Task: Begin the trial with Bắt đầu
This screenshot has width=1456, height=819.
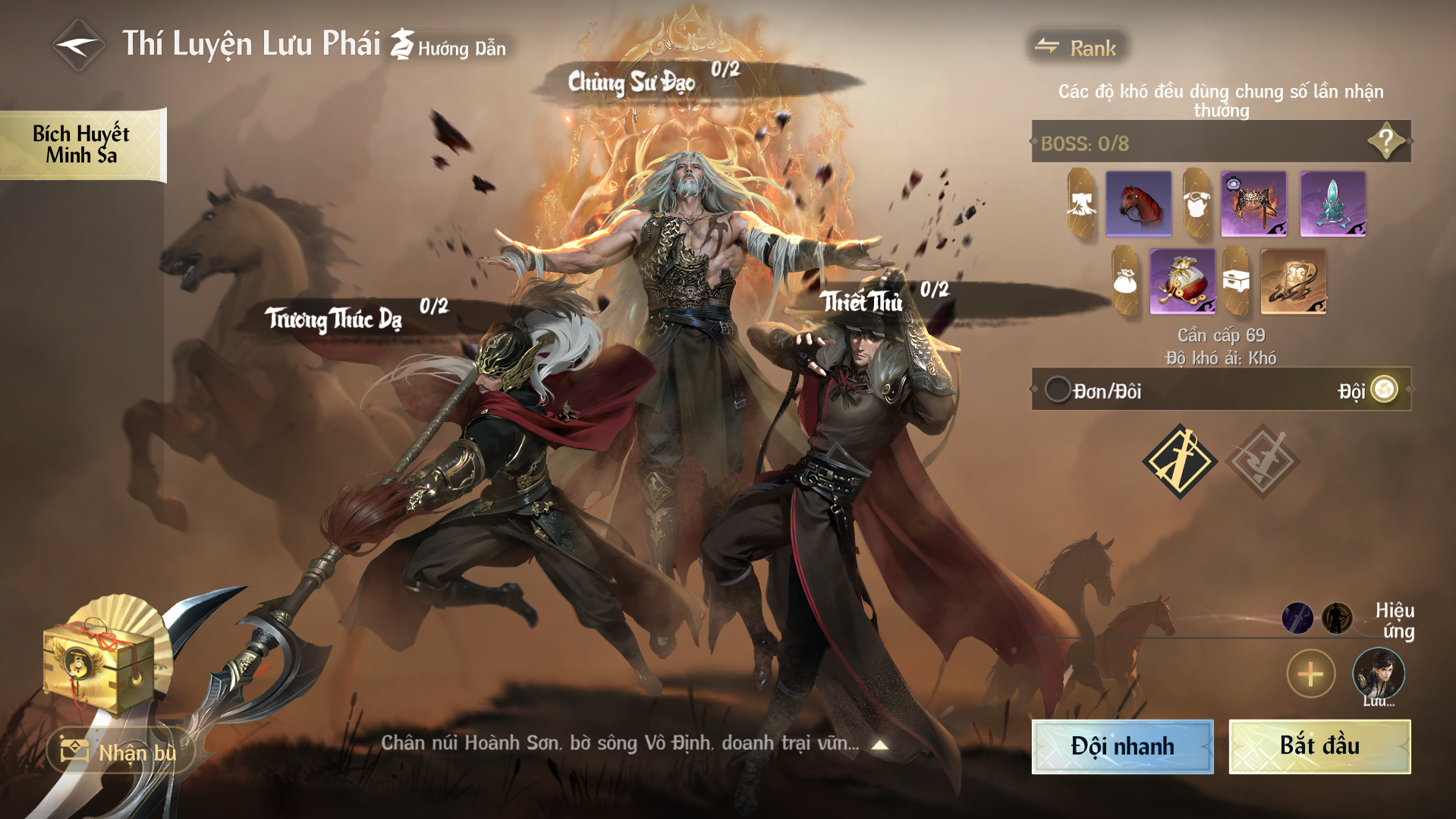Action: (x=1319, y=746)
